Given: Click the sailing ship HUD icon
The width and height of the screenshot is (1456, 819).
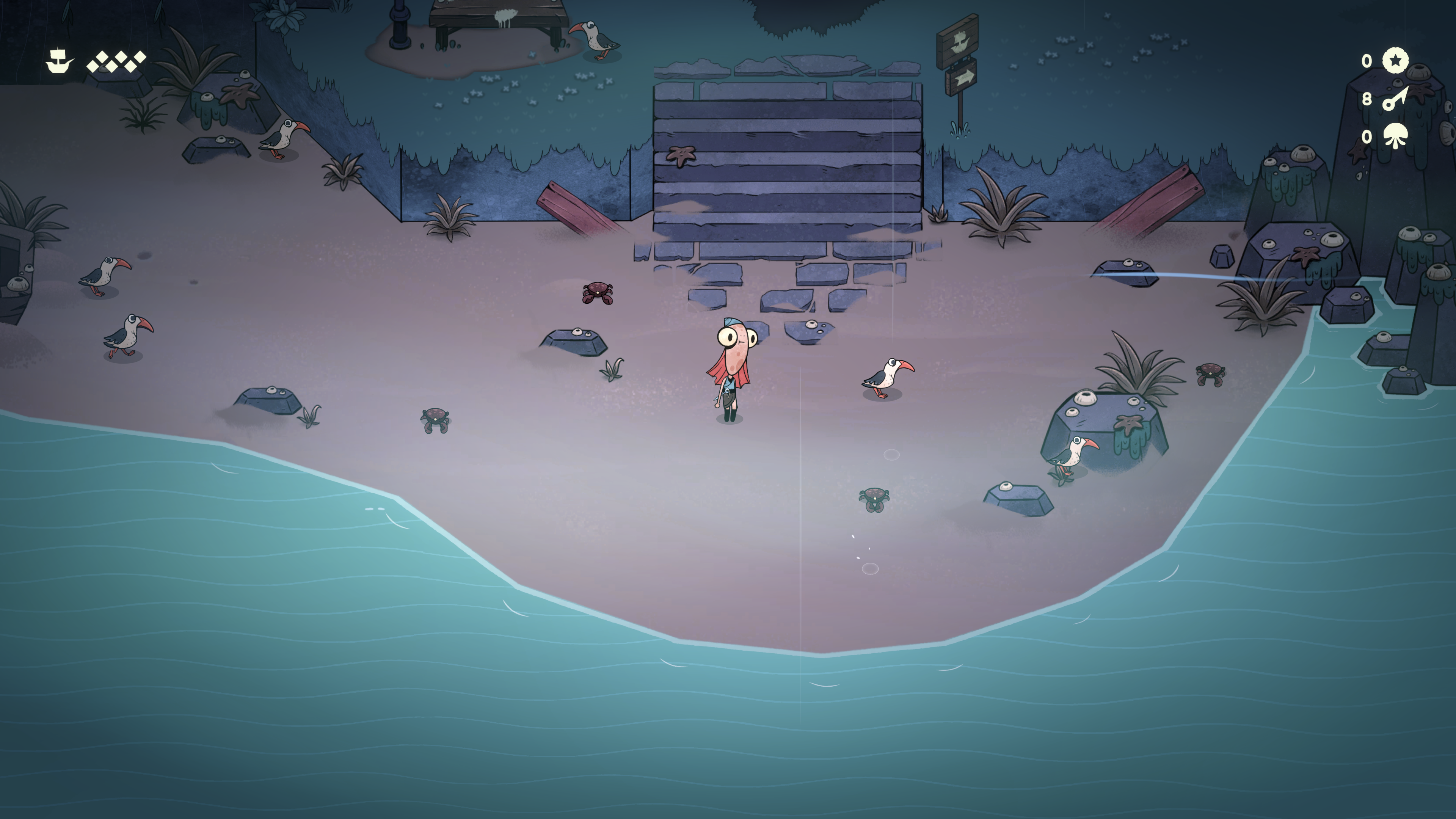Looking at the screenshot, I should [x=59, y=61].
